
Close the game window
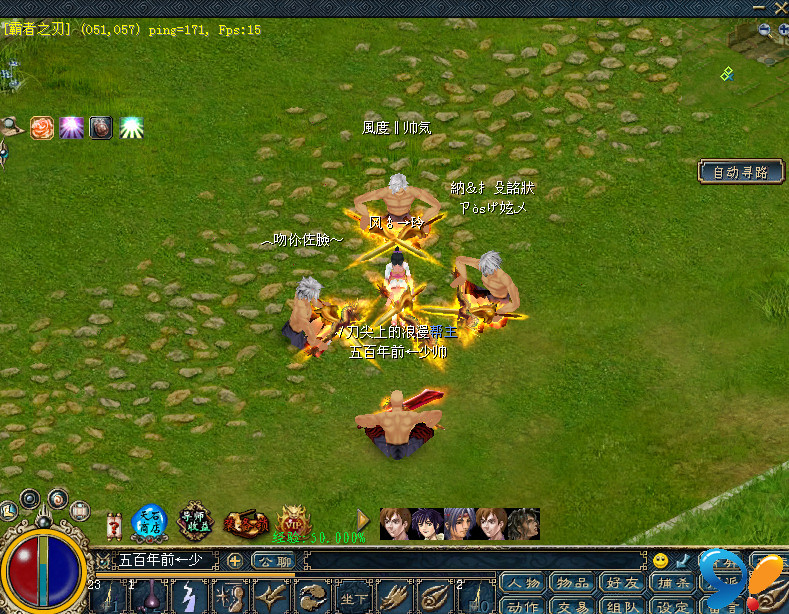[x=781, y=6]
